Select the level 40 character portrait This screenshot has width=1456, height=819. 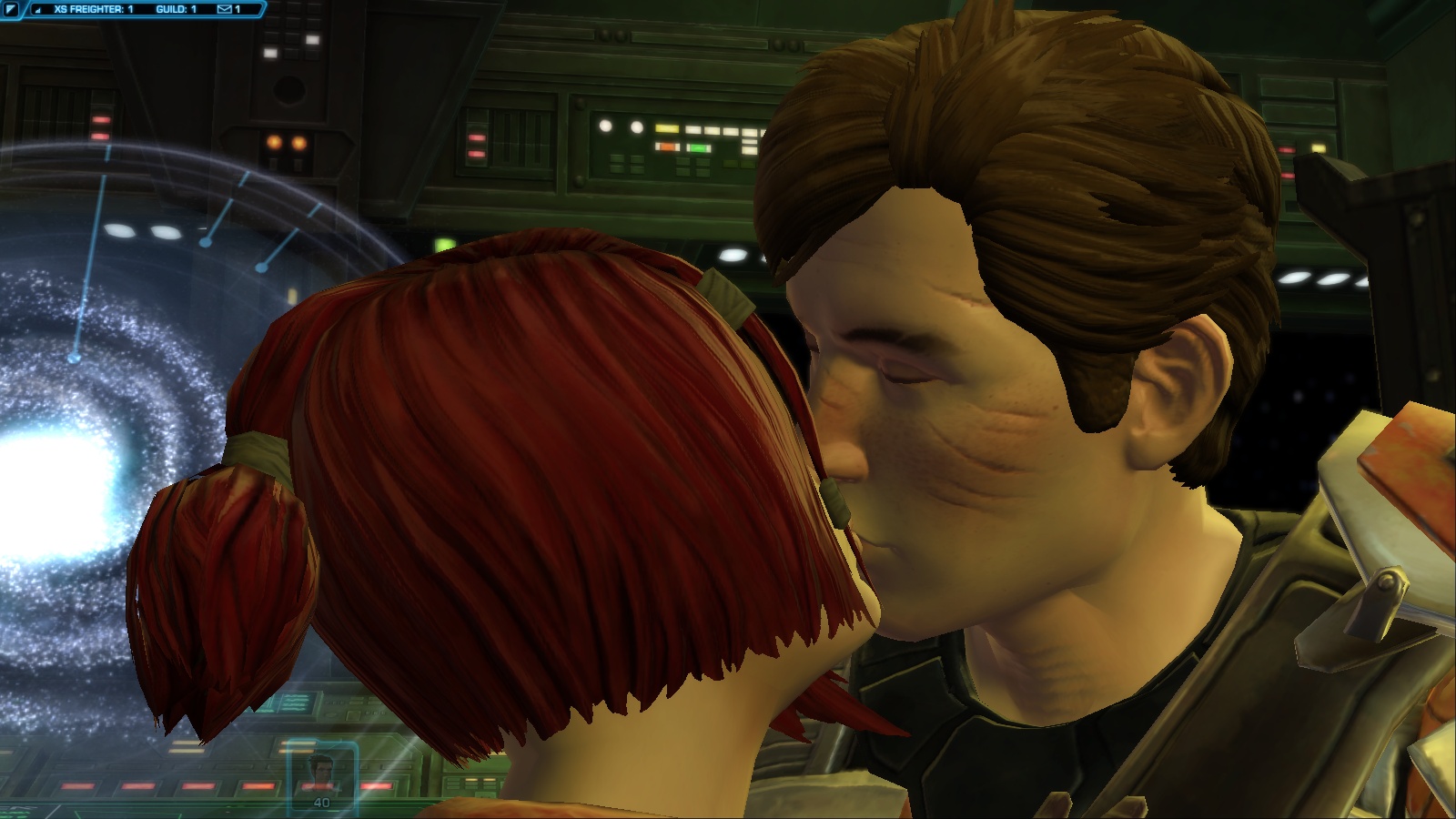tap(322, 774)
